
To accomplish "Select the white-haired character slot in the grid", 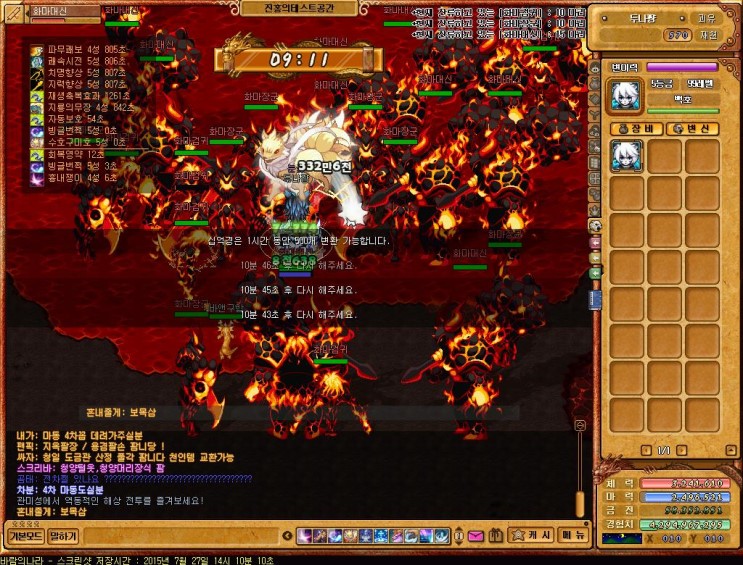I will click(x=627, y=156).
